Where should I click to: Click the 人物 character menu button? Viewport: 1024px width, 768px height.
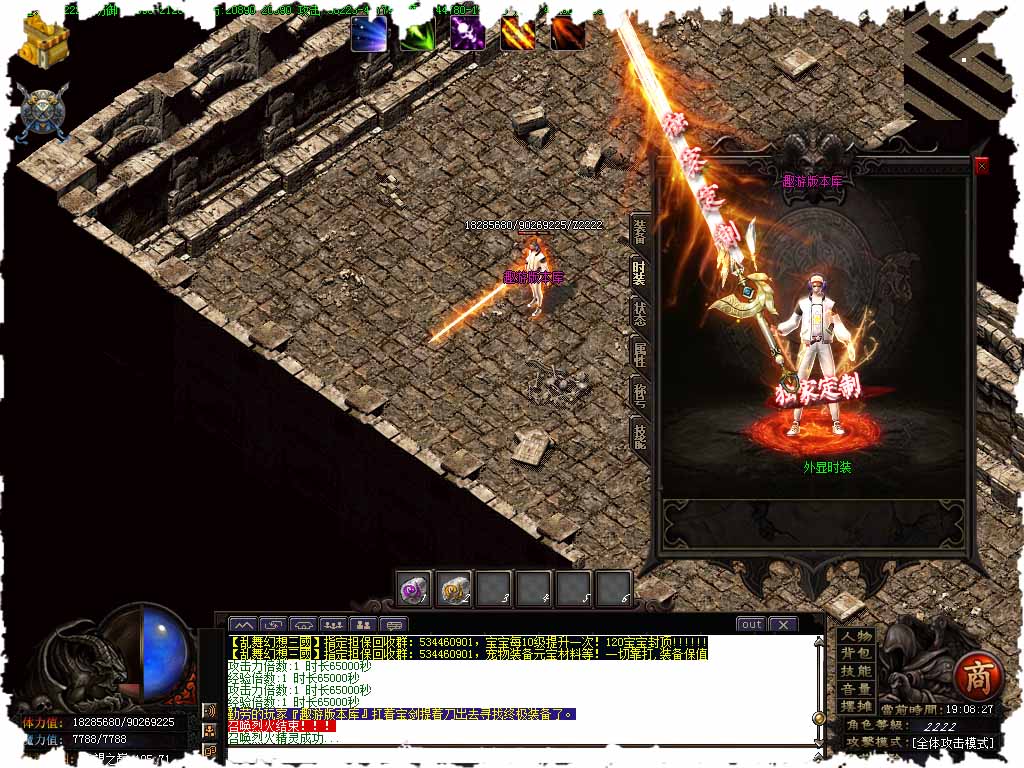point(856,637)
